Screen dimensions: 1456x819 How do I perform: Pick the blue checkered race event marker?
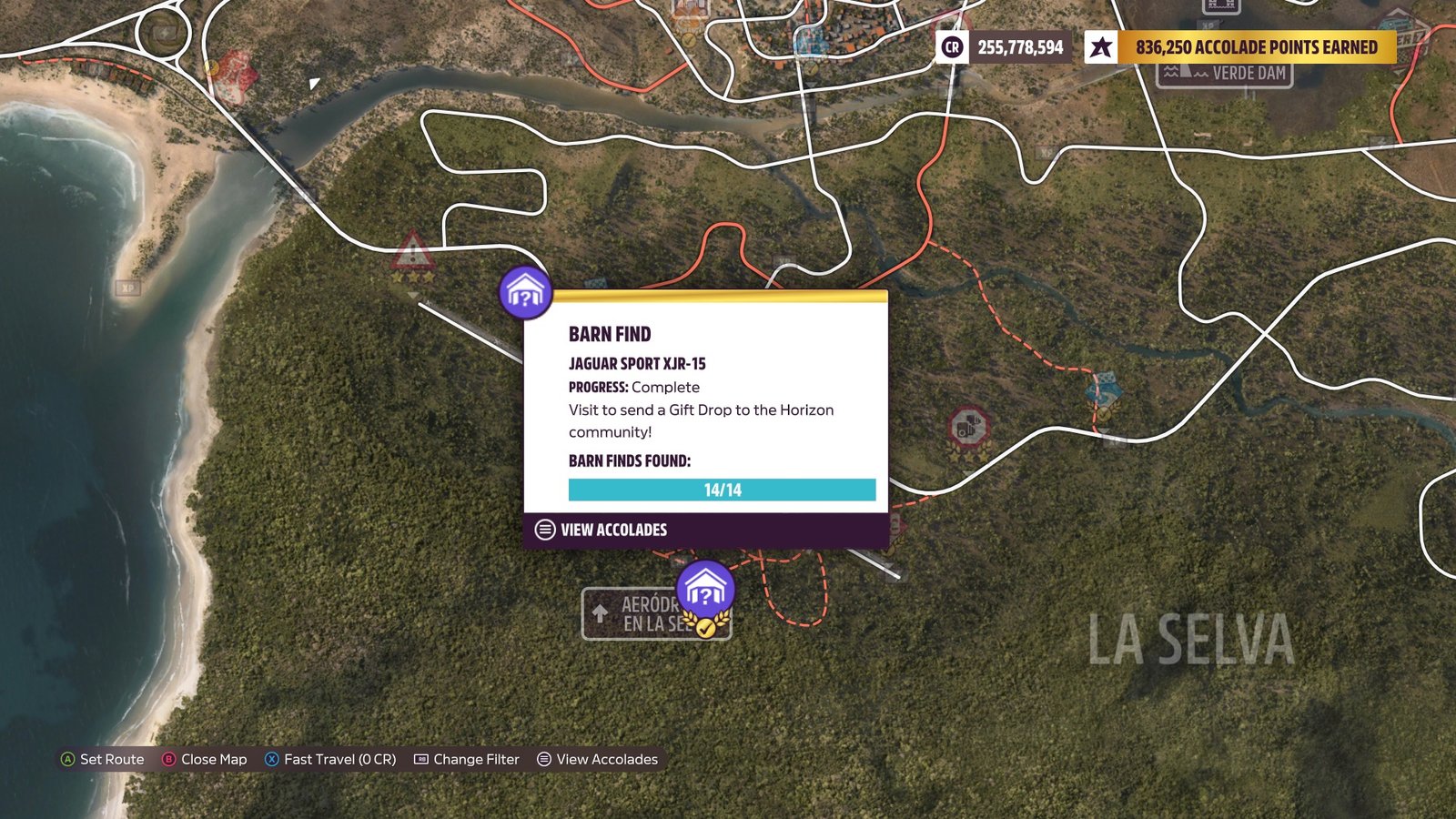1103,391
